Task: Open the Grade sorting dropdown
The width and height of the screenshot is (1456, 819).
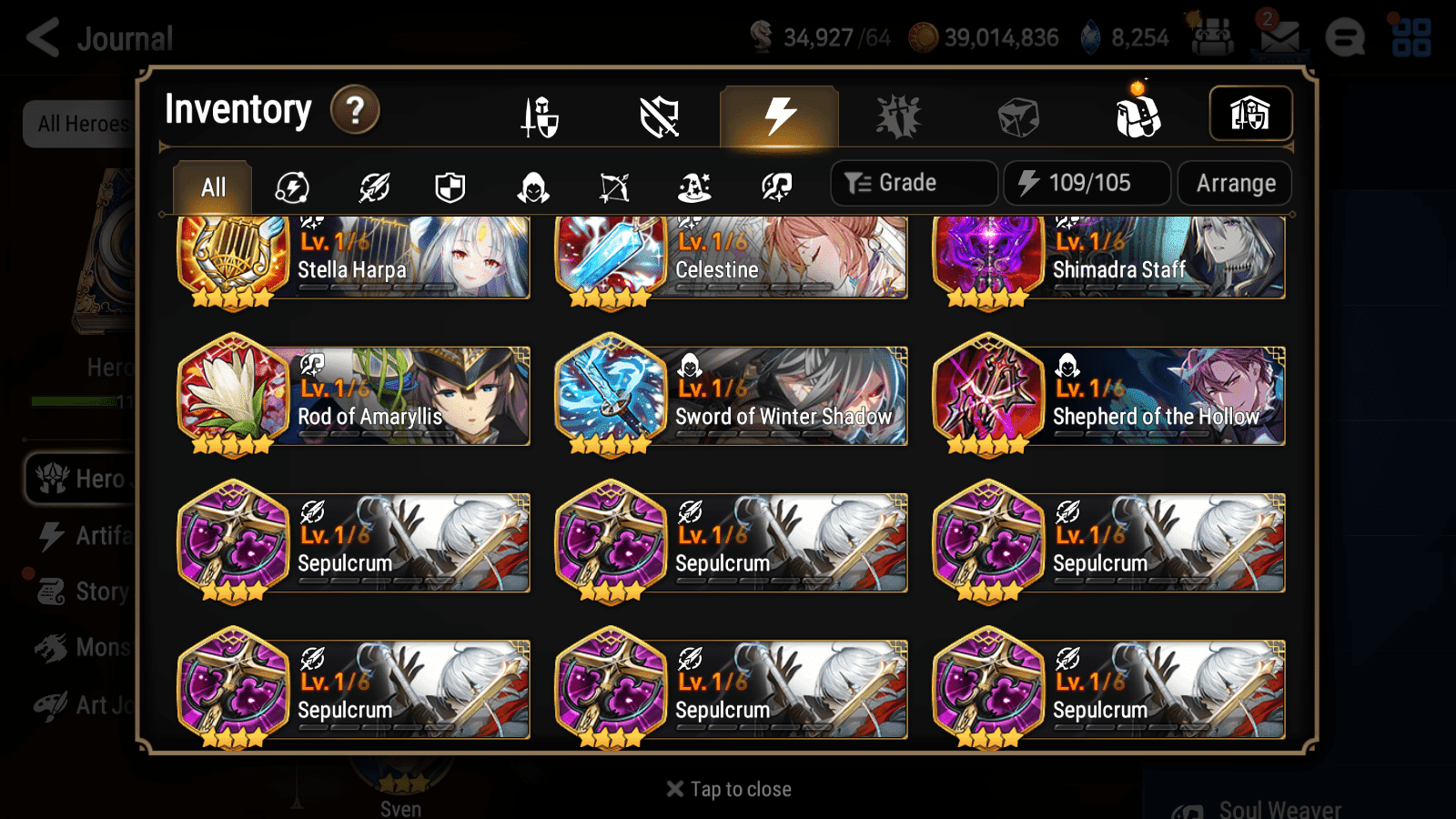Action: [x=912, y=182]
